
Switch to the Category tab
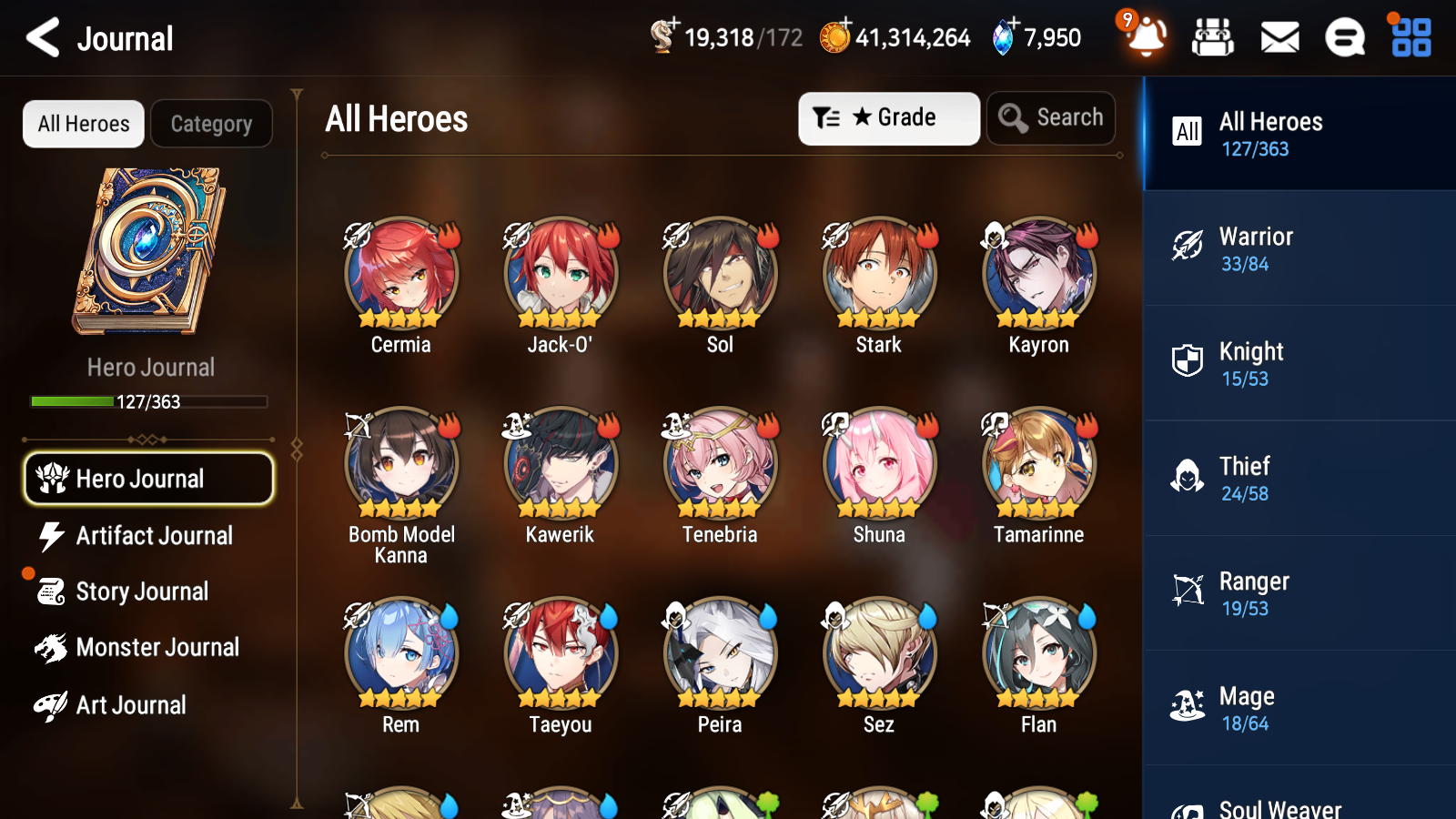(211, 124)
